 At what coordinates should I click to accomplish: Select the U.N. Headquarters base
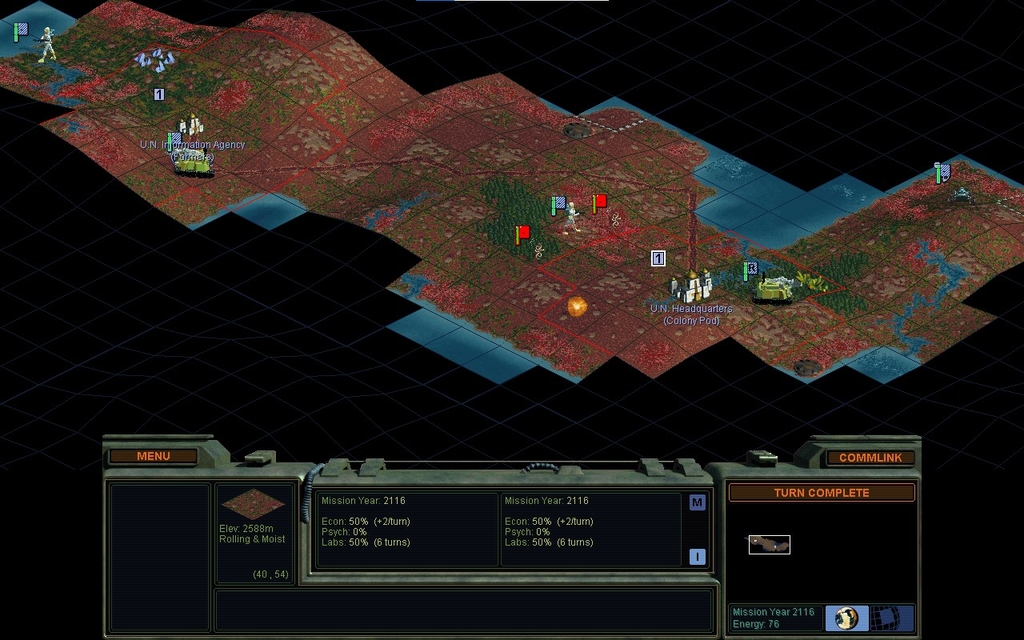(690, 287)
